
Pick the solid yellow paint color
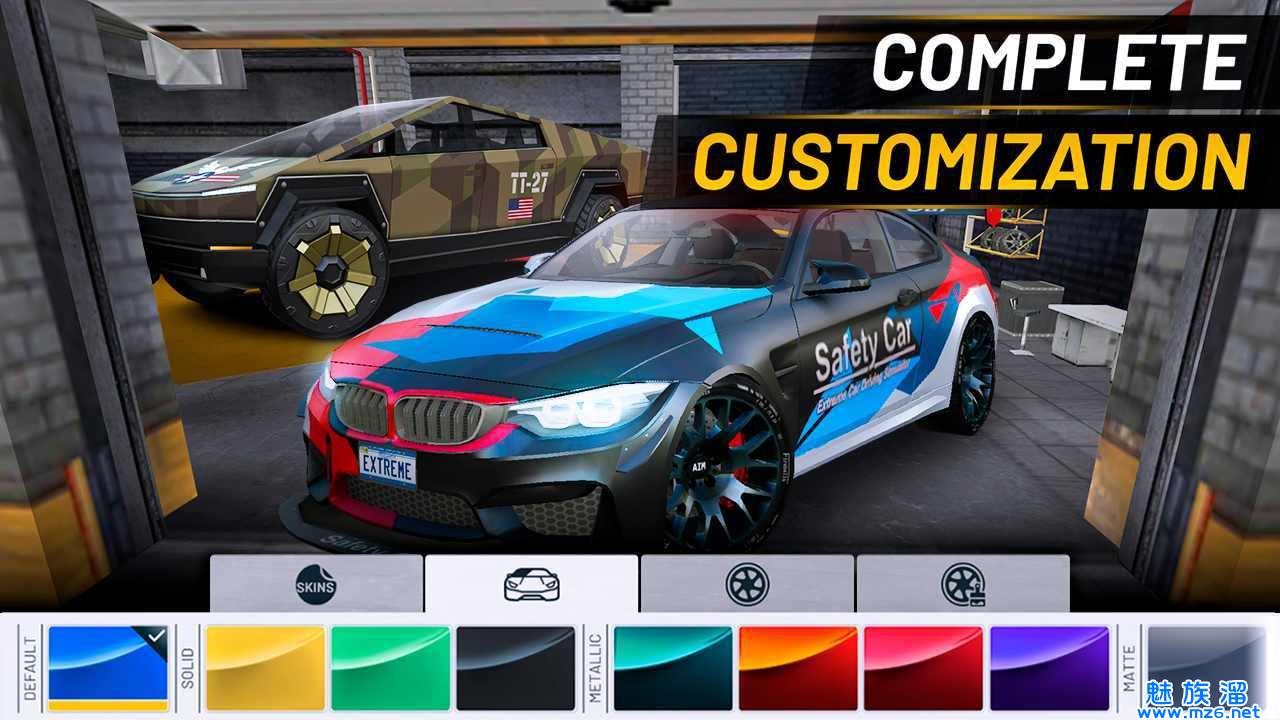(x=265, y=667)
